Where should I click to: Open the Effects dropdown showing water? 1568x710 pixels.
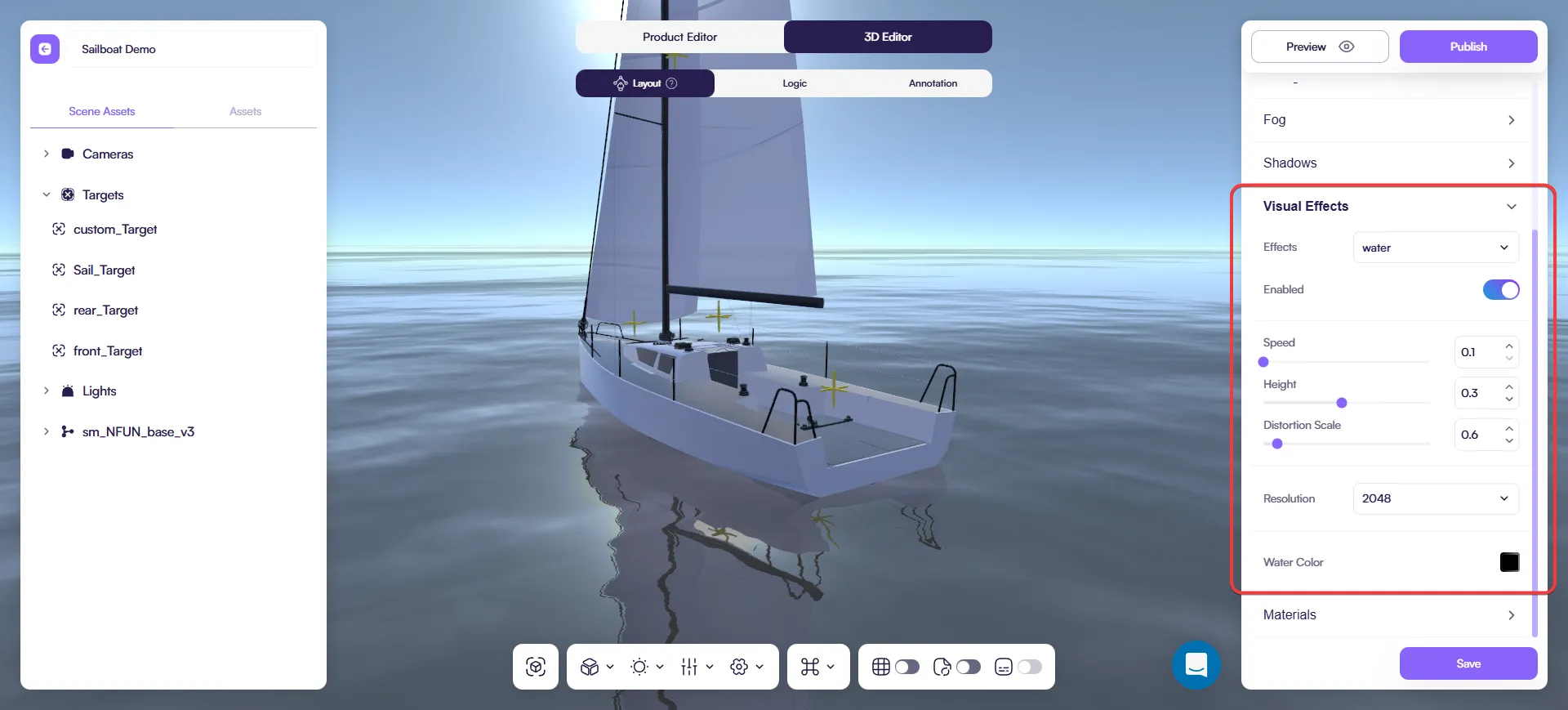click(1435, 248)
